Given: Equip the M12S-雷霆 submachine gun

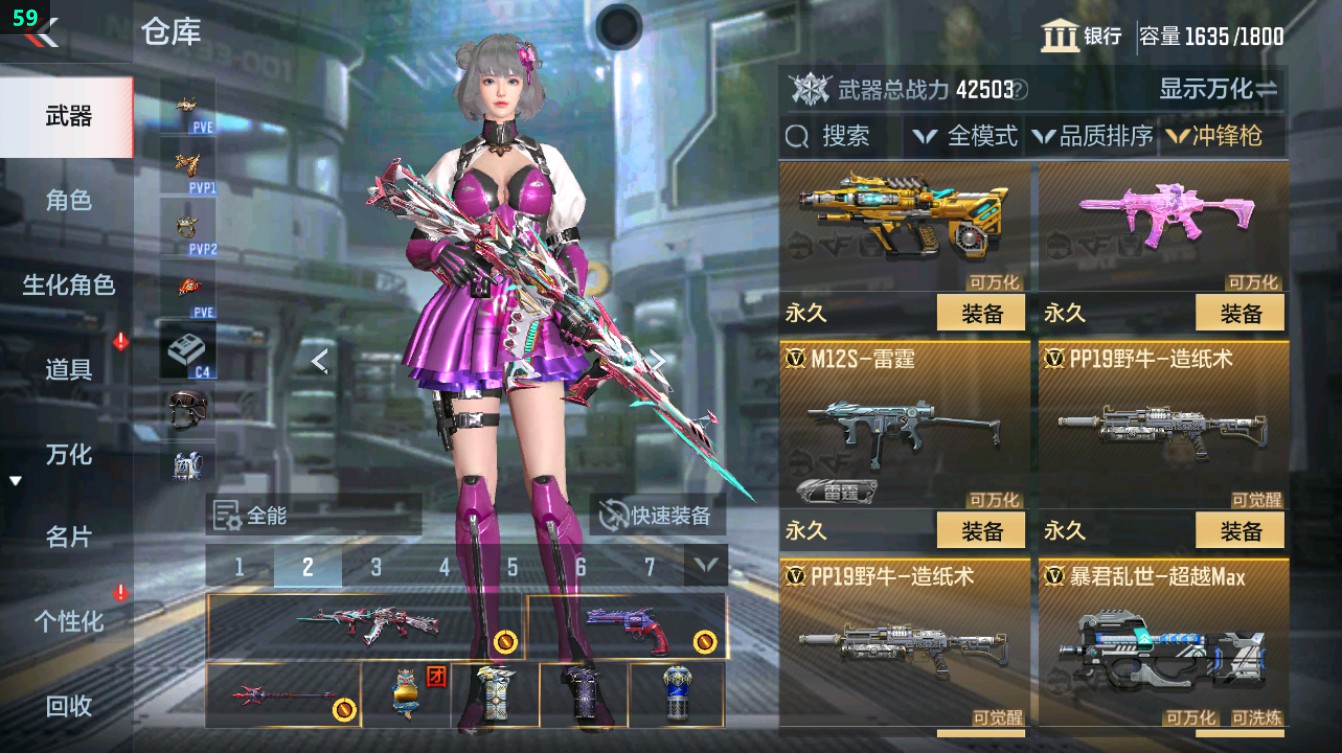Looking at the screenshot, I should coord(983,528).
